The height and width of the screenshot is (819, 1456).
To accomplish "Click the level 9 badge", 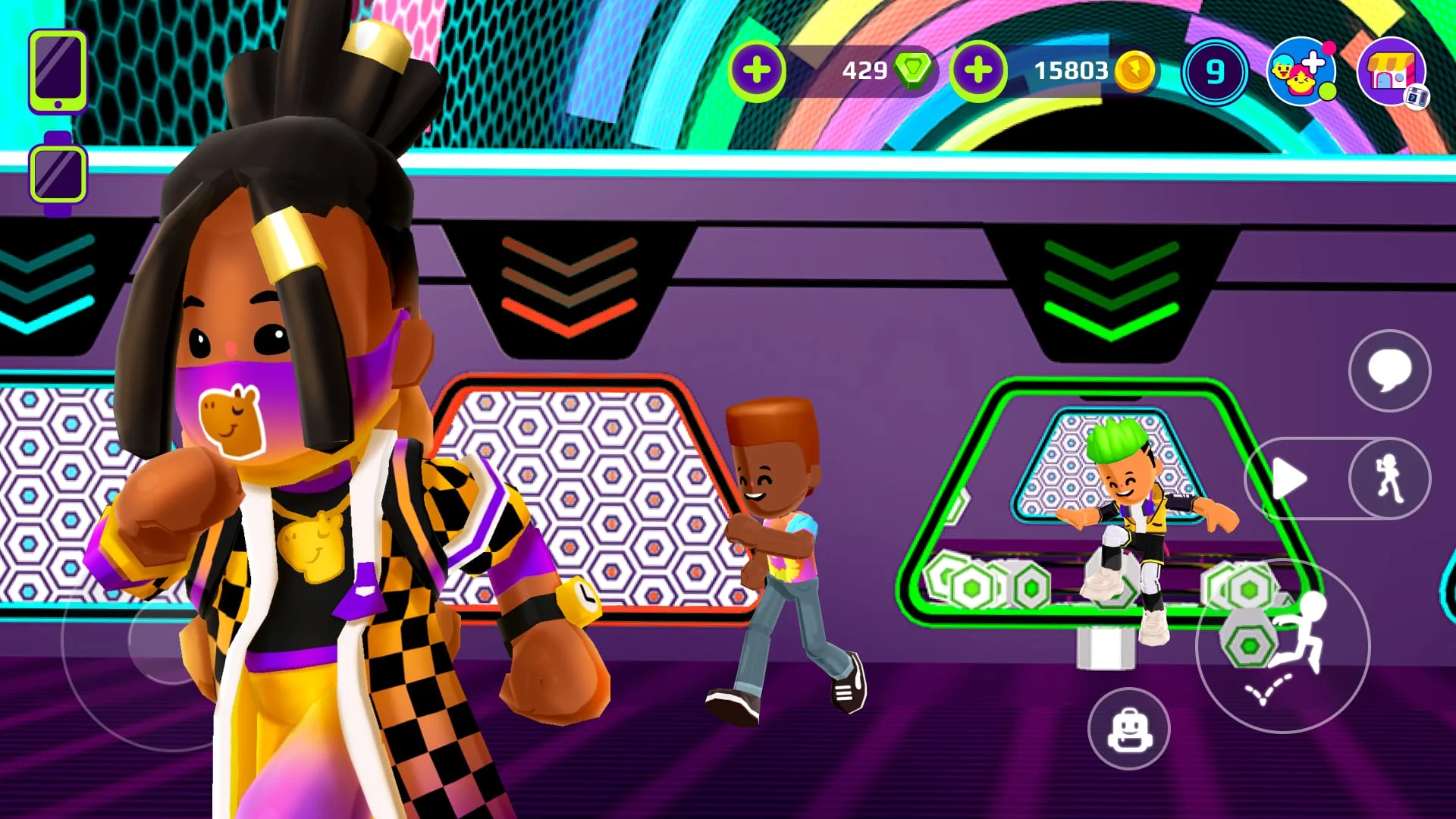I will point(1215,72).
